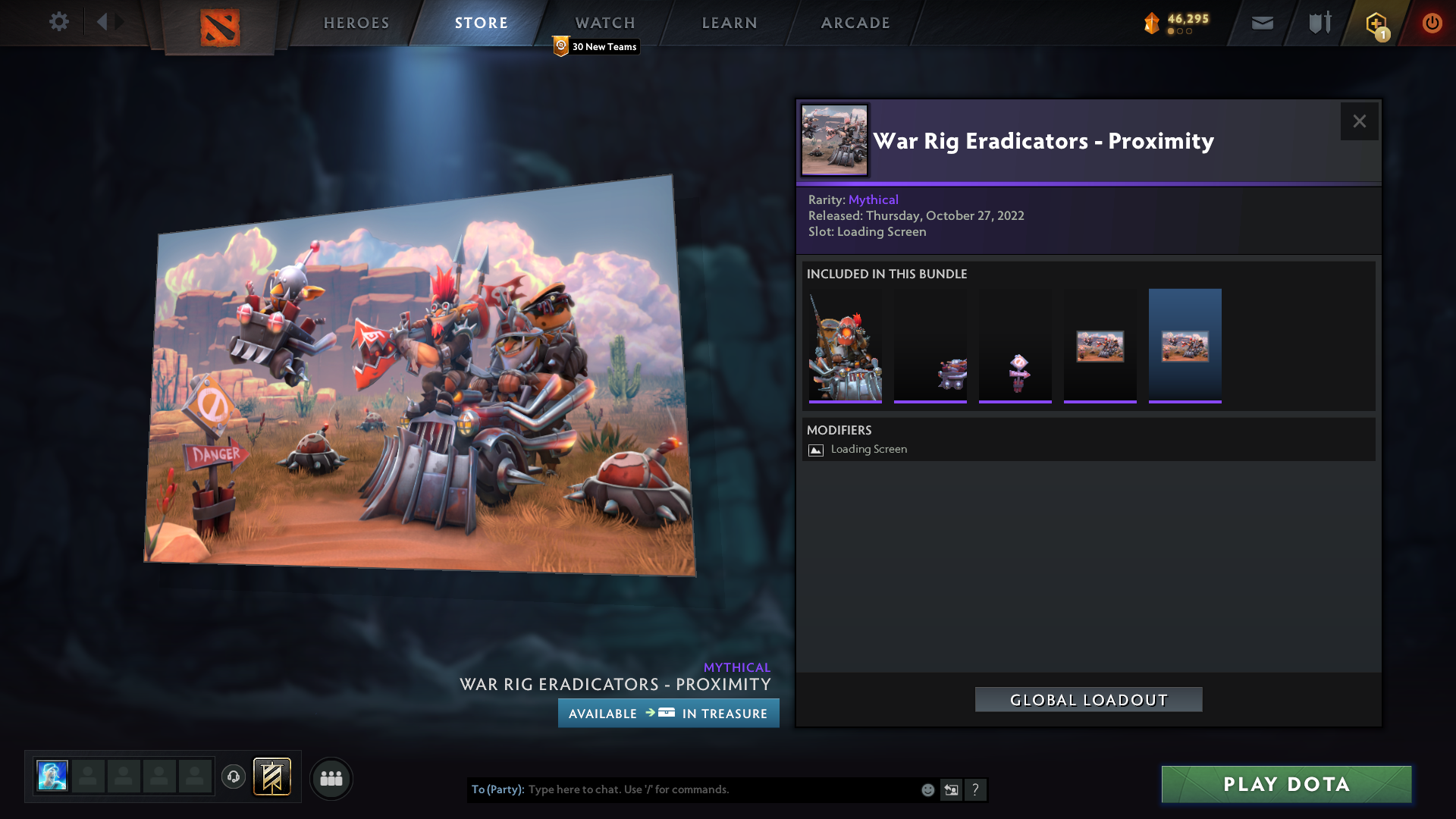This screenshot has width=1456, height=819.
Task: Click the guild banner icon
Action: 271,777
